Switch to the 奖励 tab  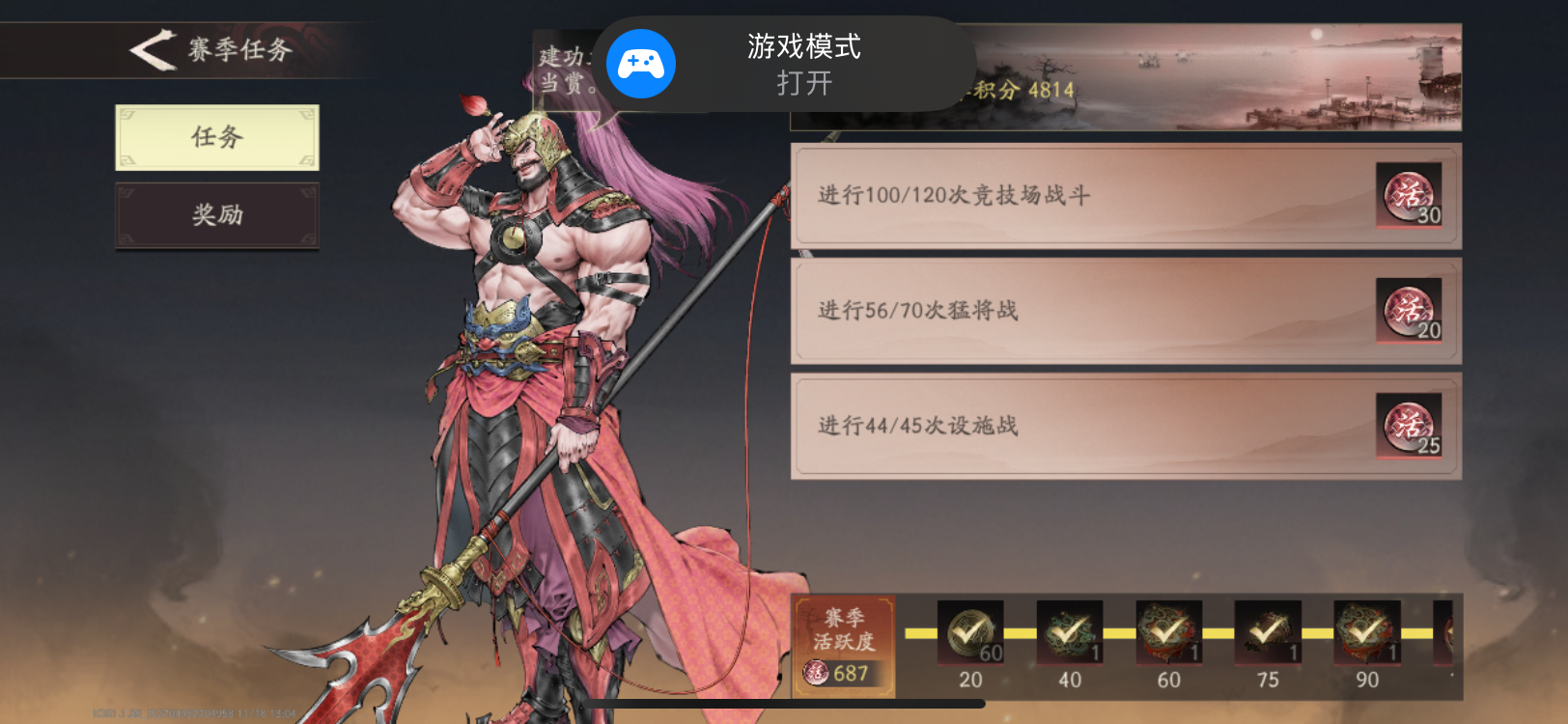click(x=216, y=215)
